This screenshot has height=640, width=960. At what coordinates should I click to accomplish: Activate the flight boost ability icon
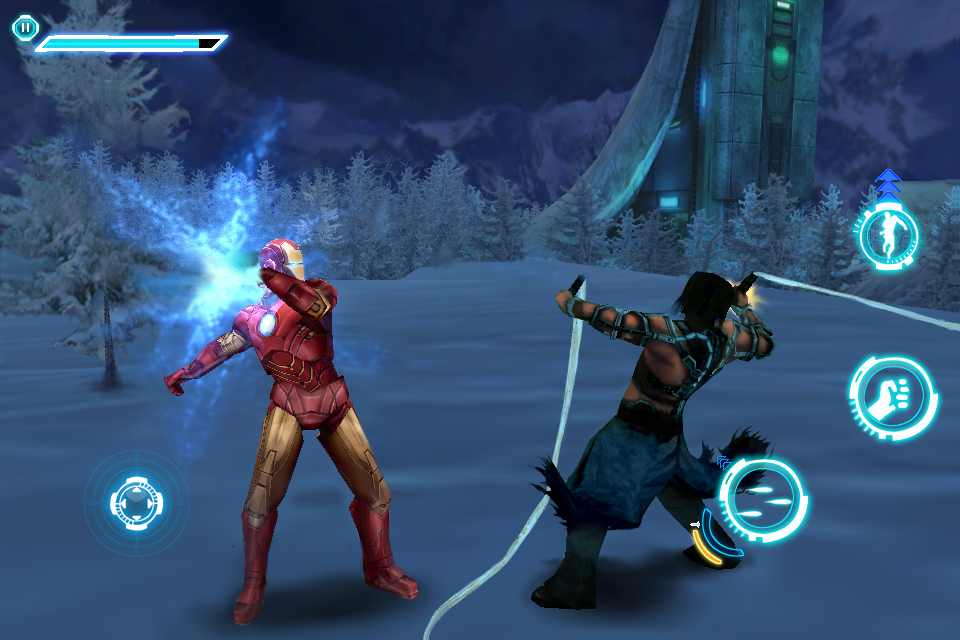(887, 236)
